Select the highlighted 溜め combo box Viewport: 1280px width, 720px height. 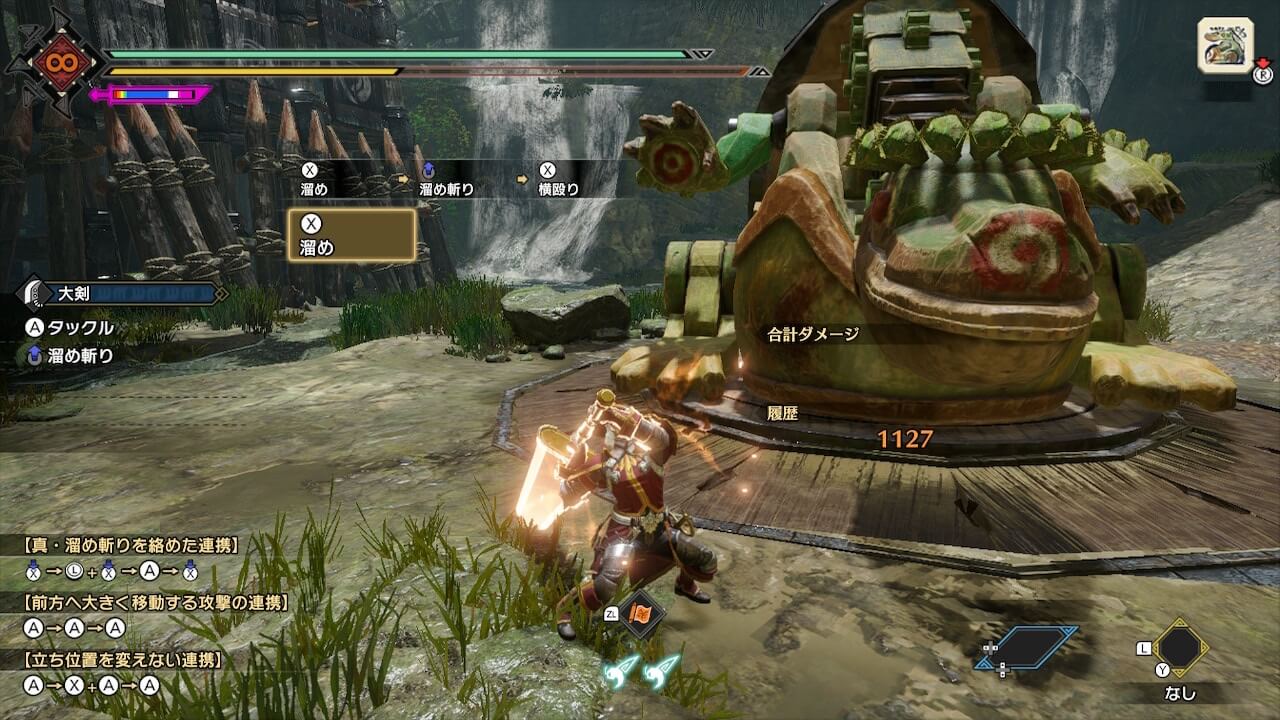pos(351,235)
